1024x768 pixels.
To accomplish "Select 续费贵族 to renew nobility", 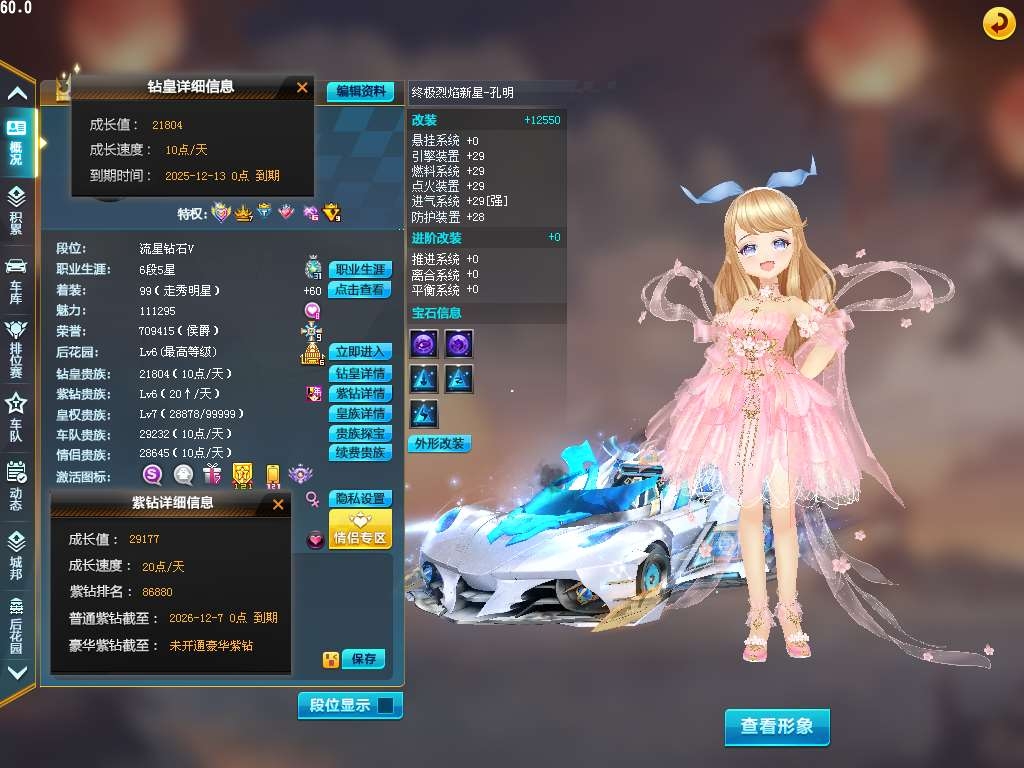I will pos(360,453).
